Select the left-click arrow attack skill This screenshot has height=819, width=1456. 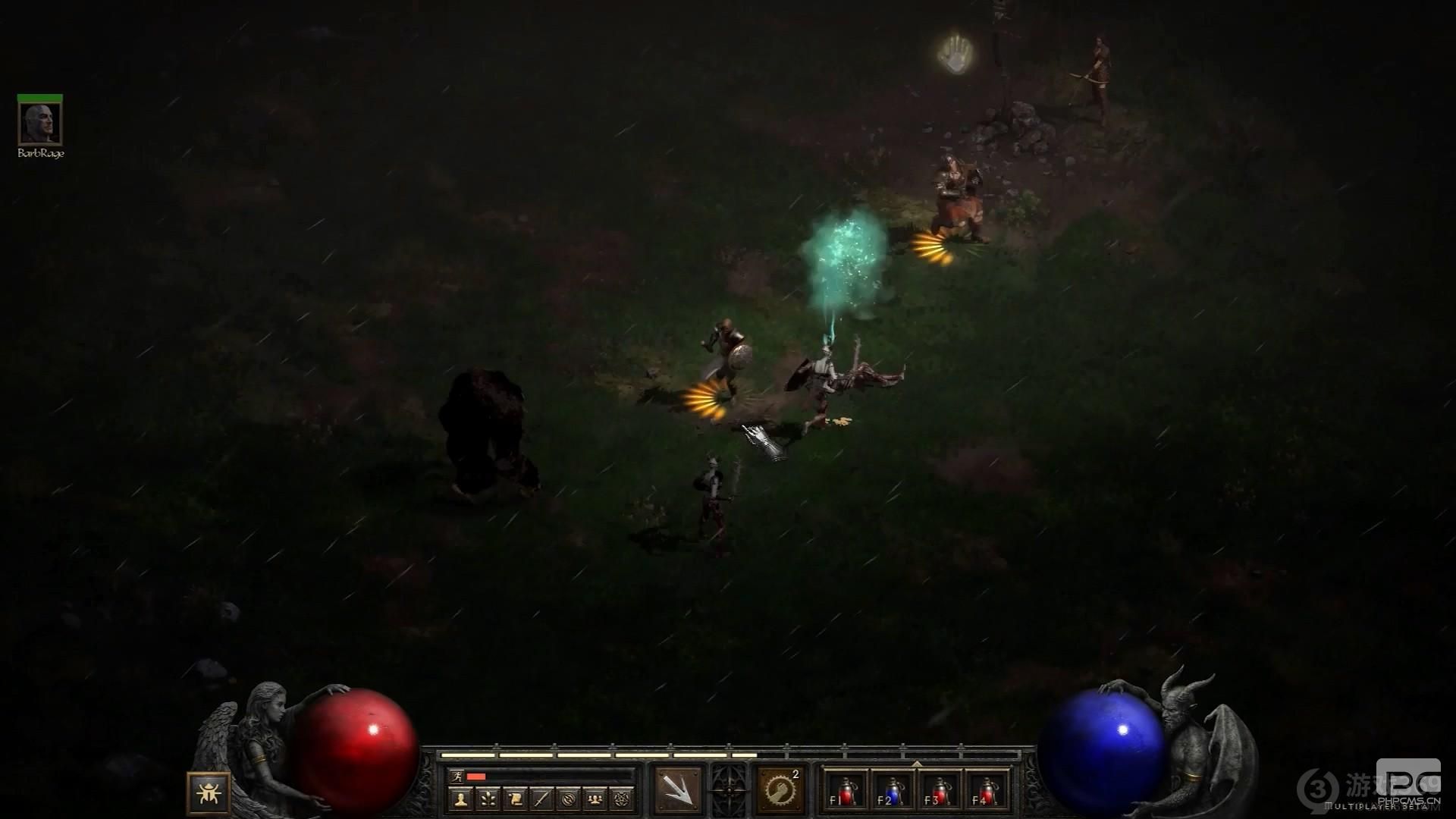[x=679, y=789]
